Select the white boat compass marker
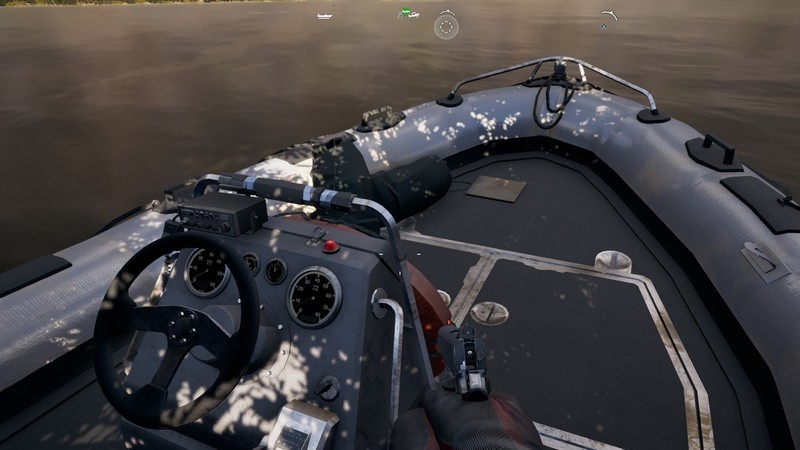The height and width of the screenshot is (450, 800). pos(324,16)
